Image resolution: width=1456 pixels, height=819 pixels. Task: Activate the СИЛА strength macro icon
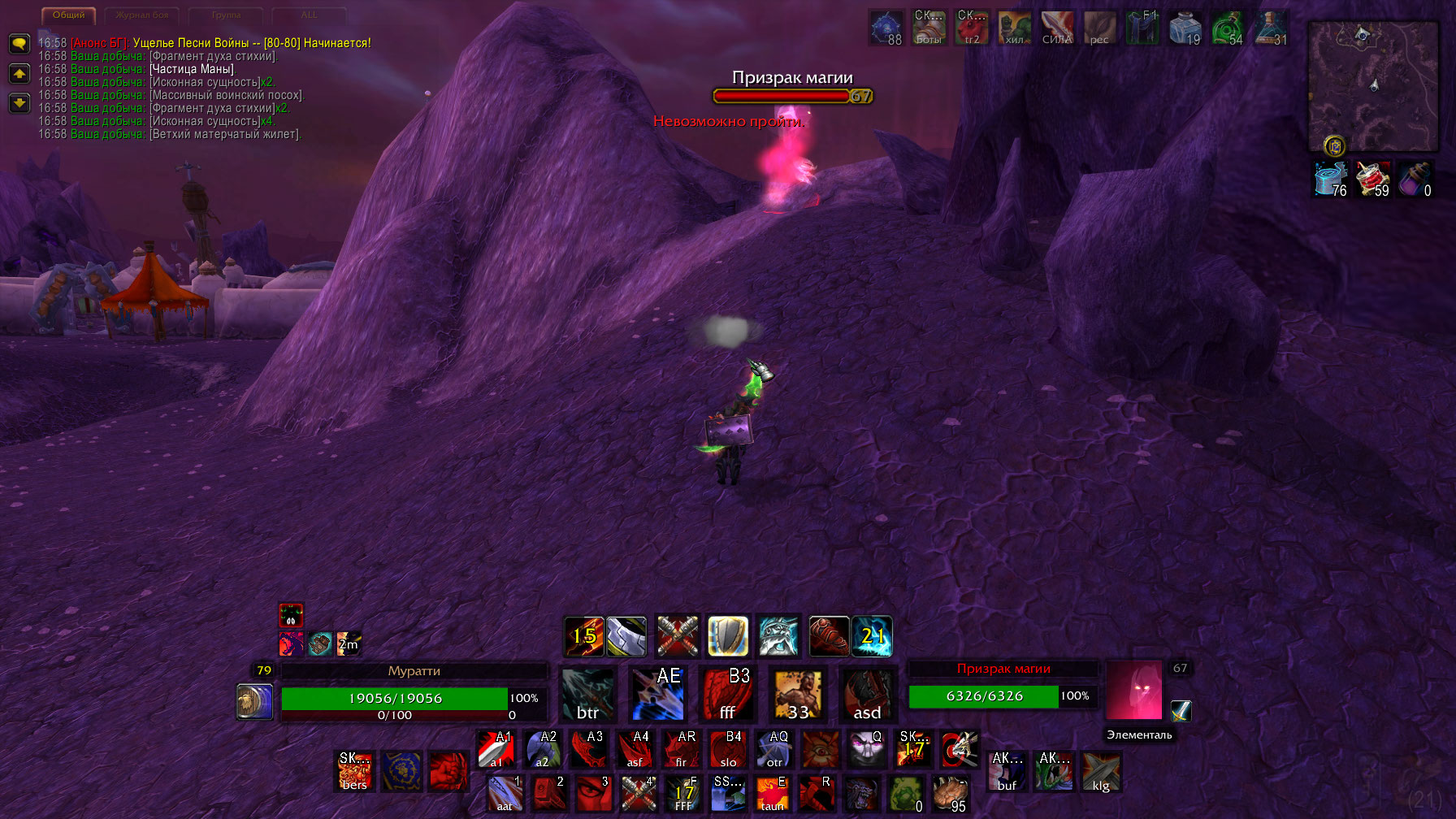click(x=1057, y=28)
